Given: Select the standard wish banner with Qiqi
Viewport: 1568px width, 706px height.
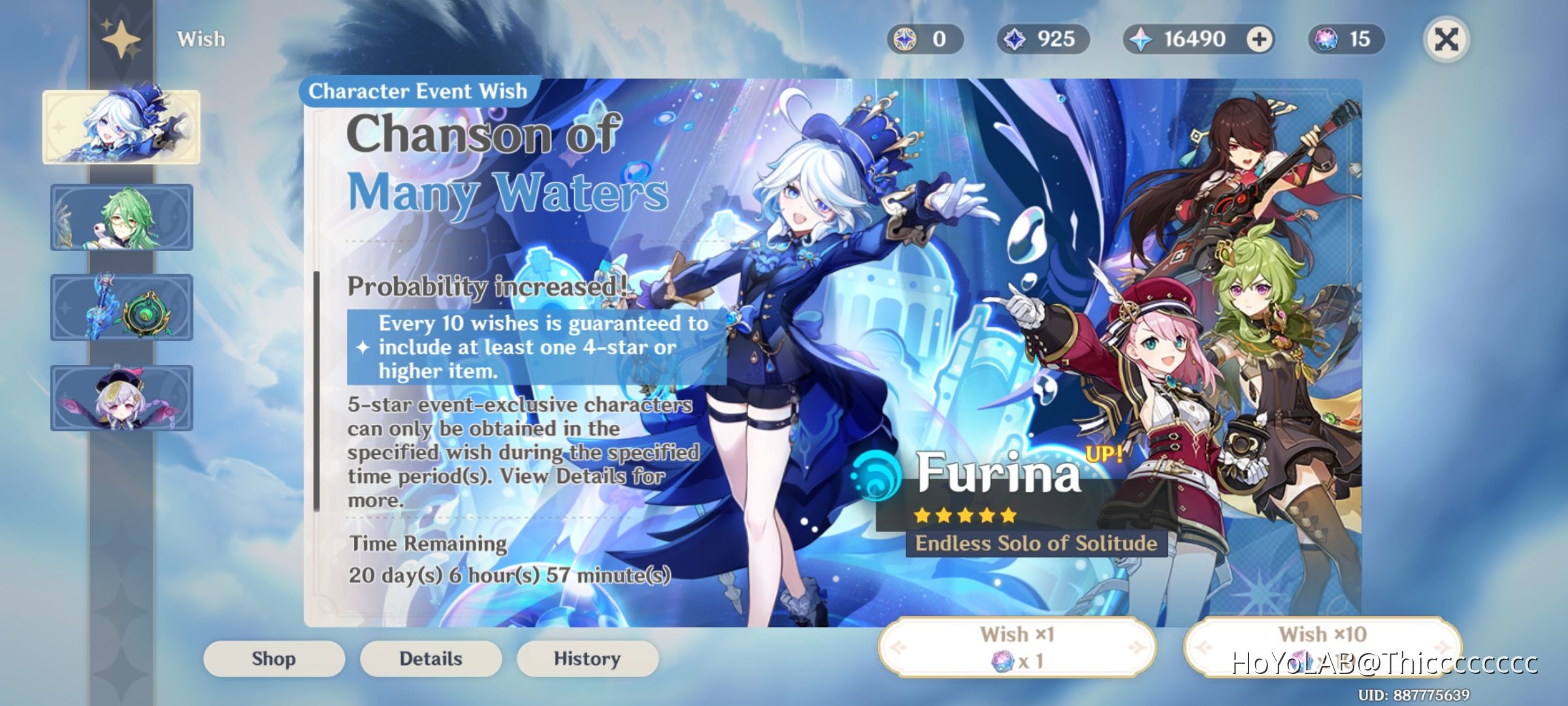Looking at the screenshot, I should click(122, 397).
